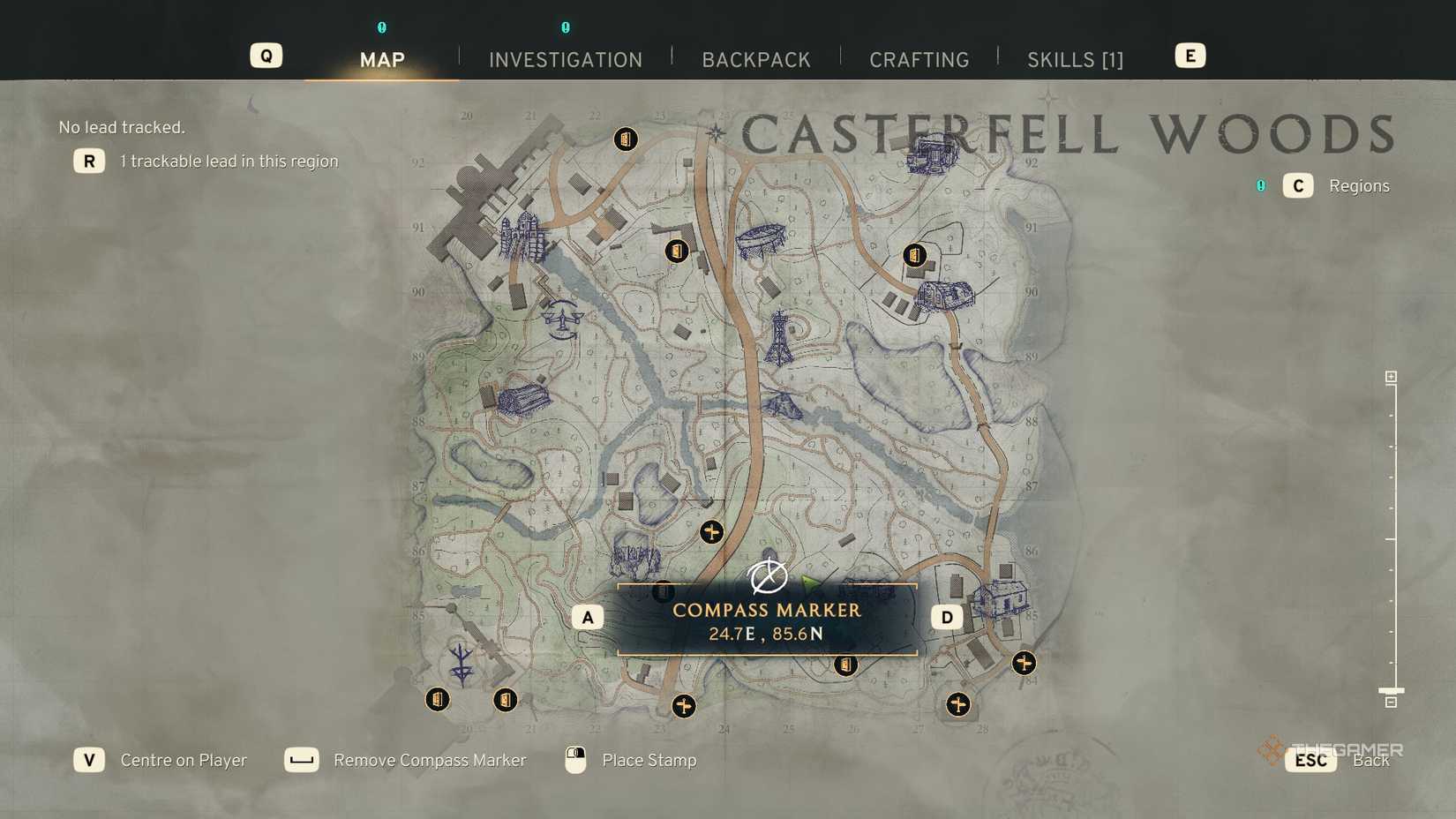Viewport: 1456px width, 819px height.
Task: Click the signpost icon at the map's bottom right
Action: 1024,663
